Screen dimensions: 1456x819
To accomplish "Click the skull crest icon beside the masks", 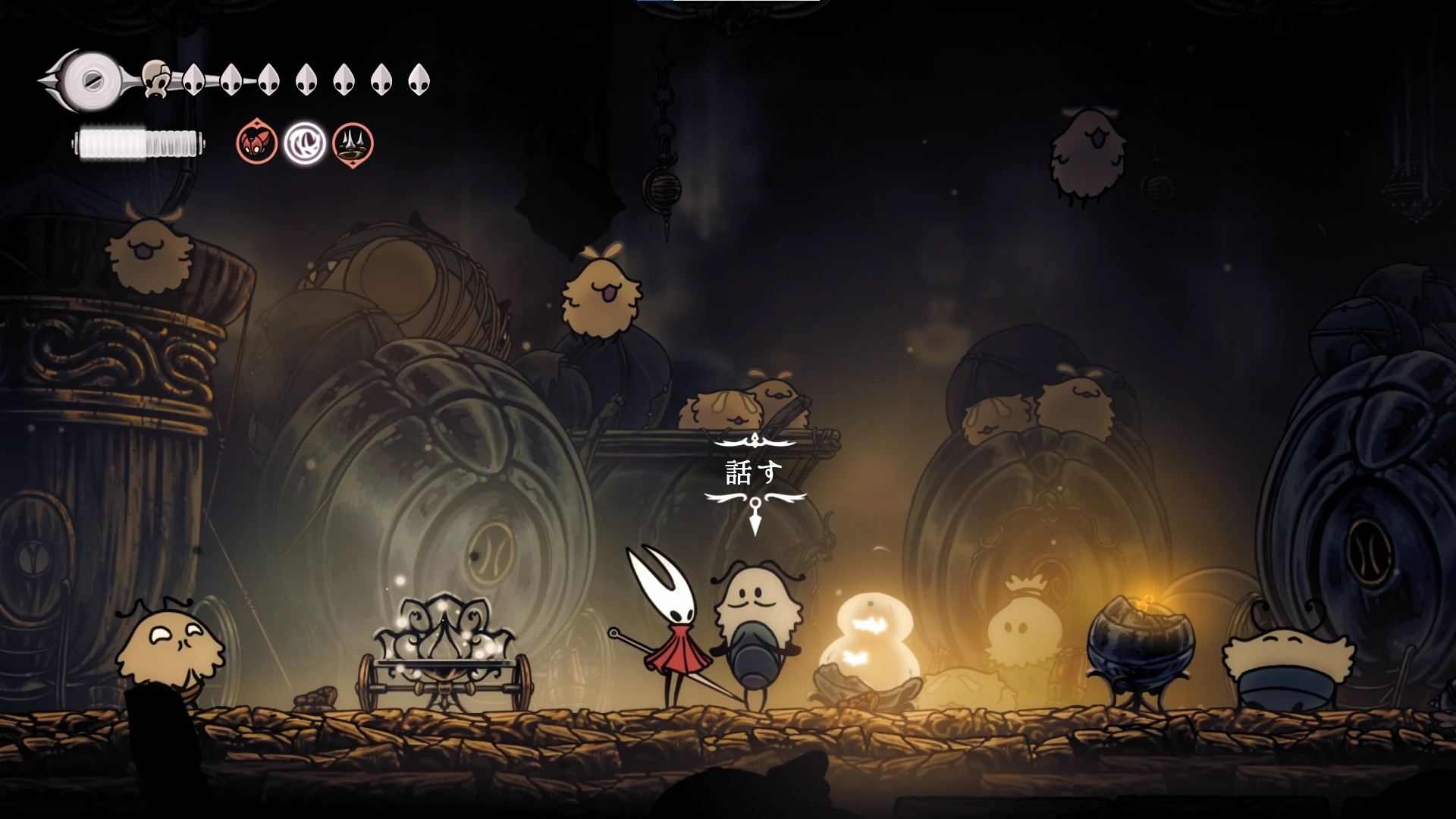I will [156, 79].
